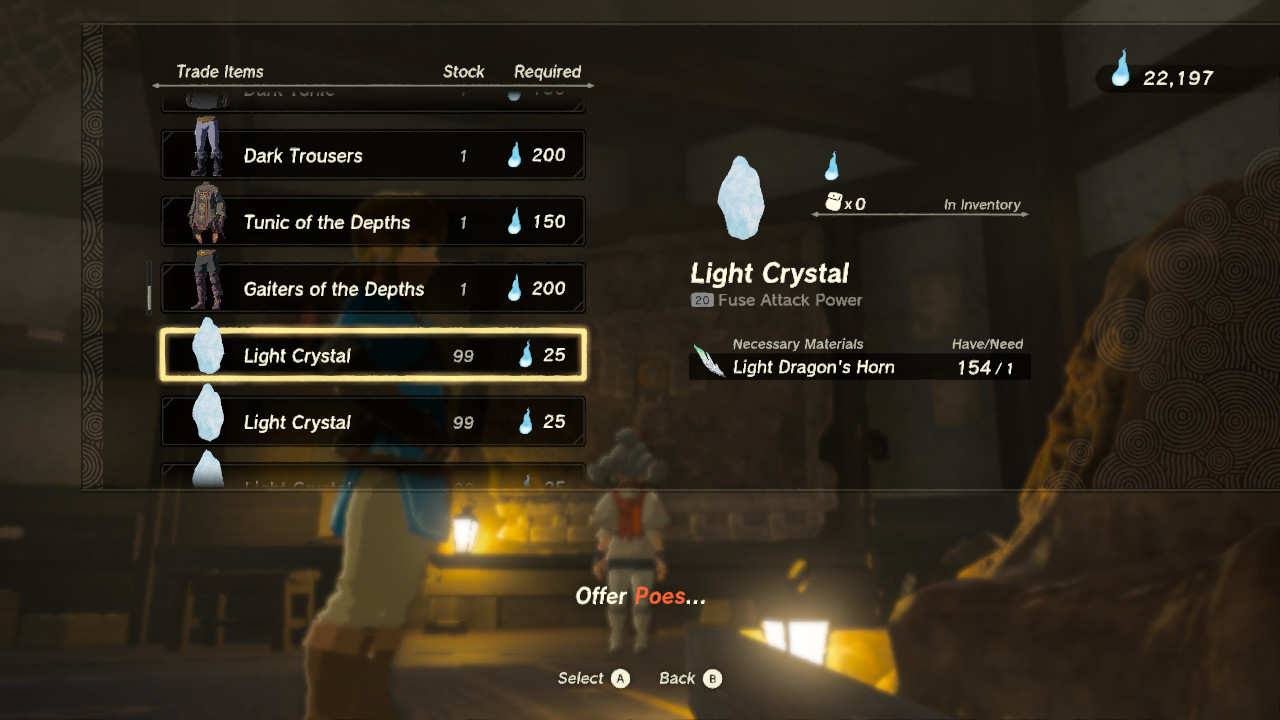1280x720 pixels.
Task: Click the large Light Crystal preview image
Action: click(x=741, y=198)
